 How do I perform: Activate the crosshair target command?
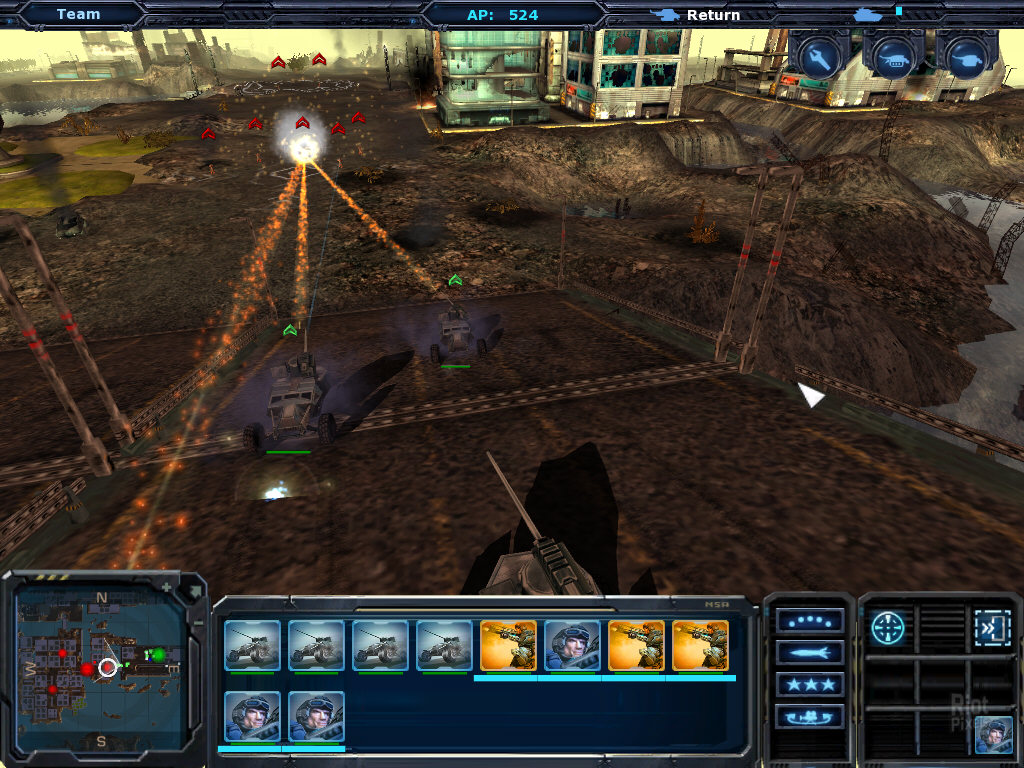pyautogui.click(x=888, y=627)
